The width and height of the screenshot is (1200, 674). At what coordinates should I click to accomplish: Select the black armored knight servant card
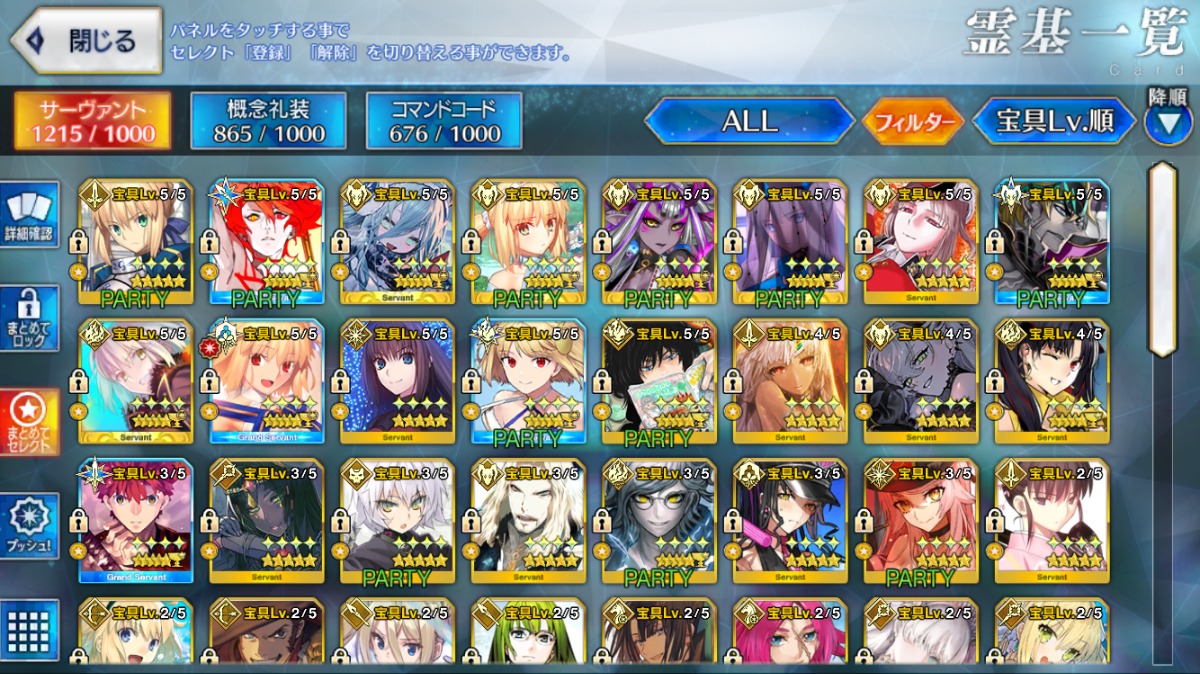1052,240
